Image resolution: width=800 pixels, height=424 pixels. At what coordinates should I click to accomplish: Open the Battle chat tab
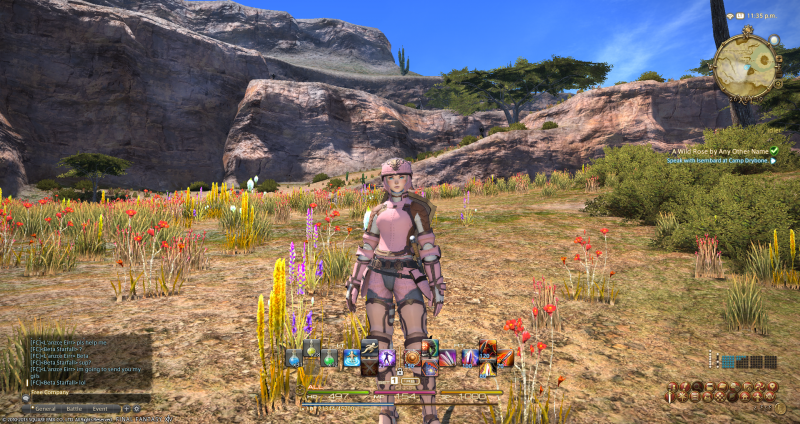point(73,408)
